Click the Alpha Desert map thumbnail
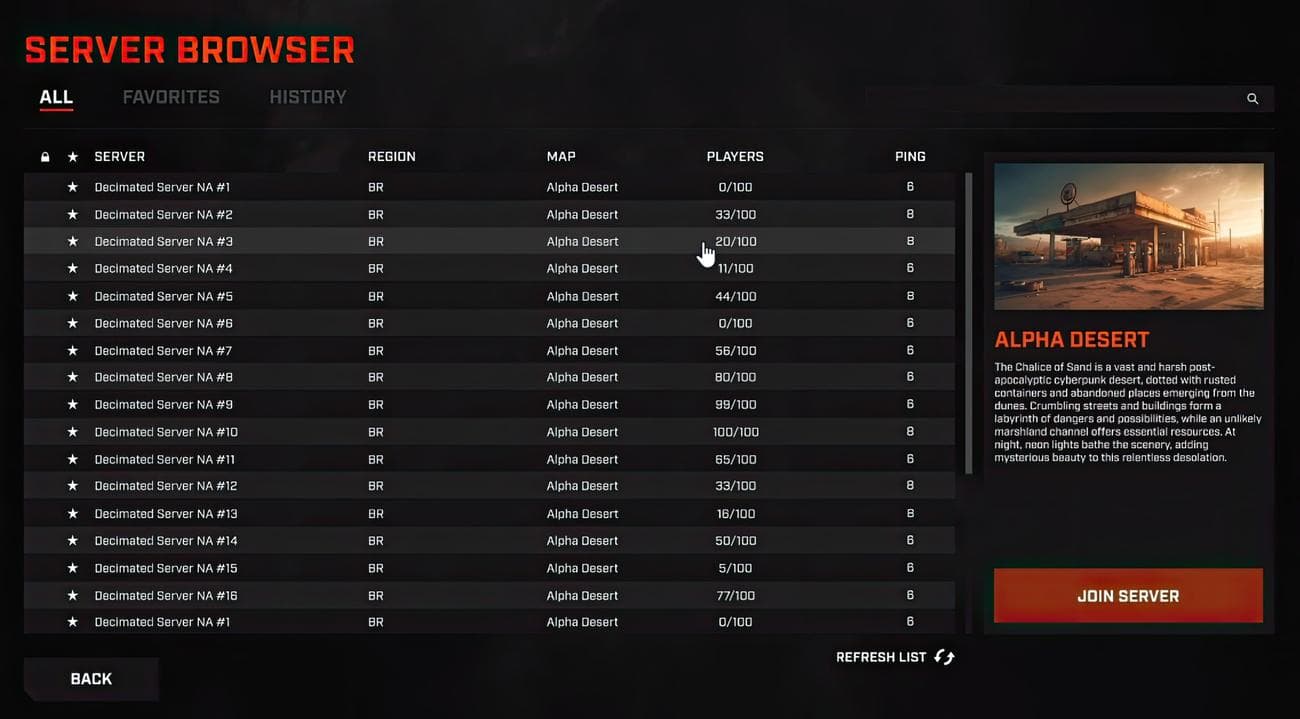Screen dimensions: 1300x719 tap(1128, 236)
